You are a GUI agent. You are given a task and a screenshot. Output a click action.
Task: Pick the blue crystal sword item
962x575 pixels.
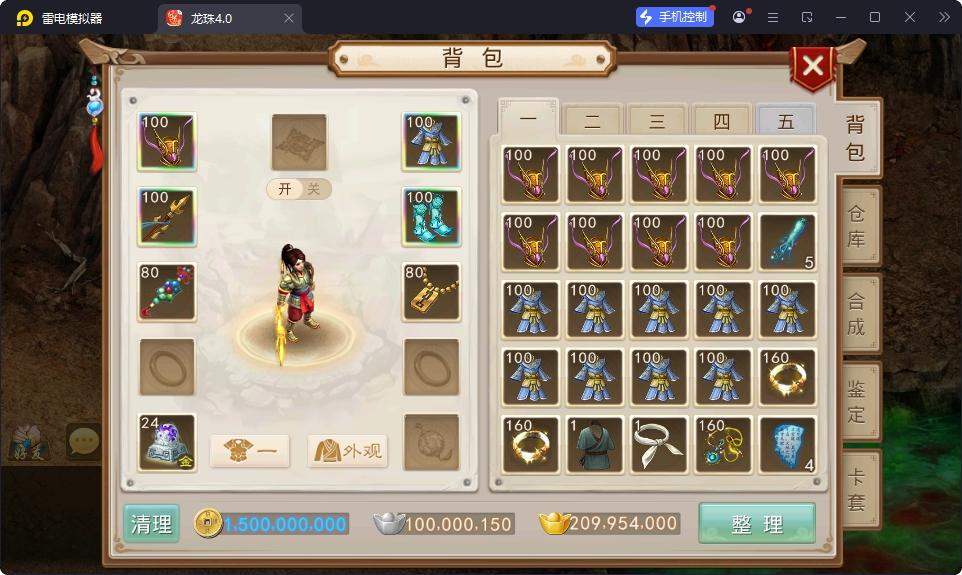click(x=787, y=241)
